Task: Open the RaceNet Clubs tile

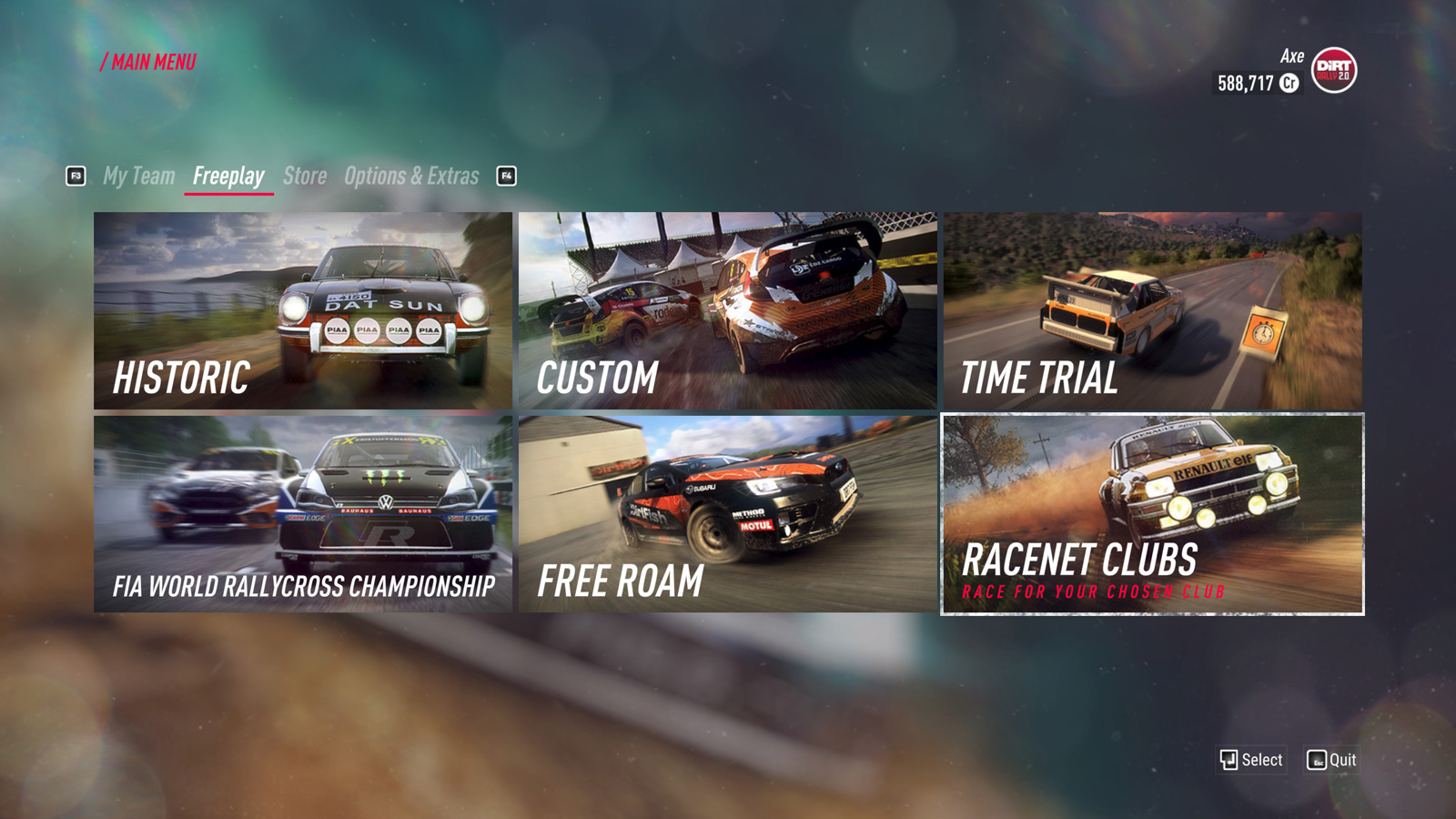Action: 1152,514
